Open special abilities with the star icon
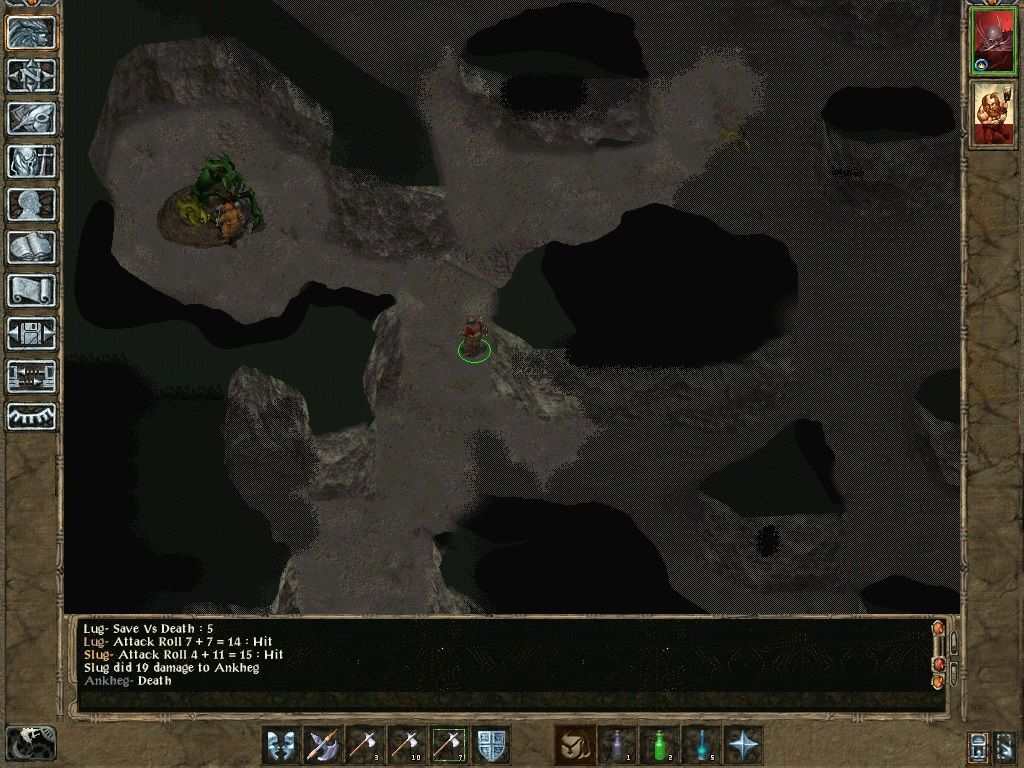 click(743, 745)
